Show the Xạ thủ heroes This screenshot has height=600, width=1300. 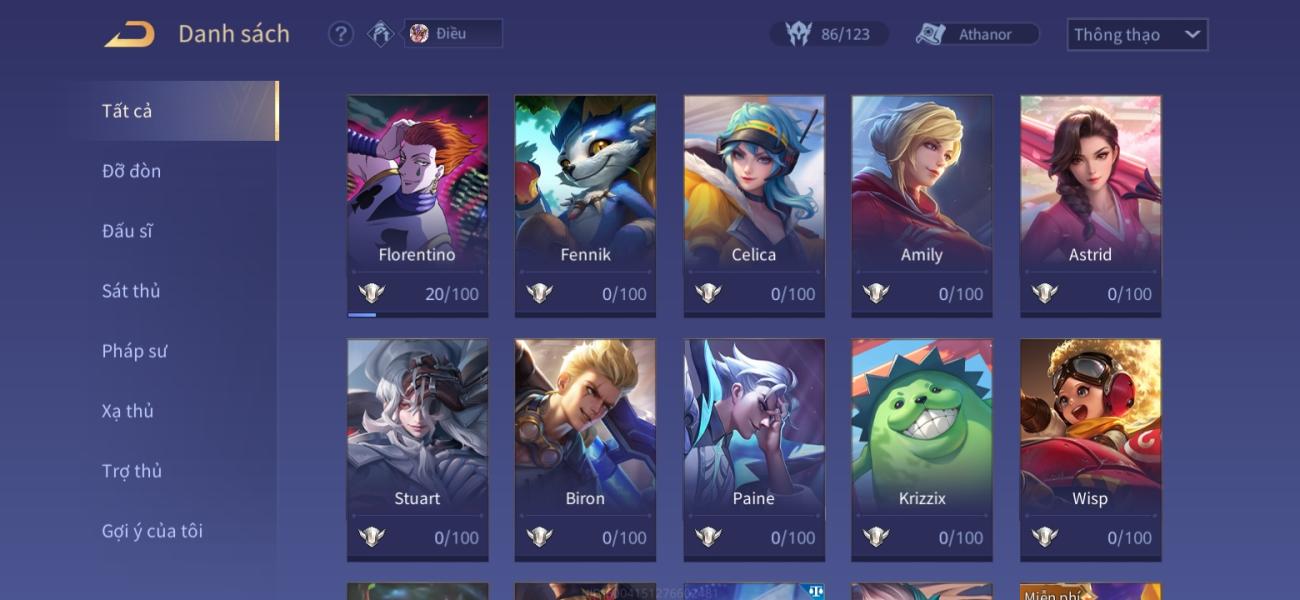pos(128,411)
